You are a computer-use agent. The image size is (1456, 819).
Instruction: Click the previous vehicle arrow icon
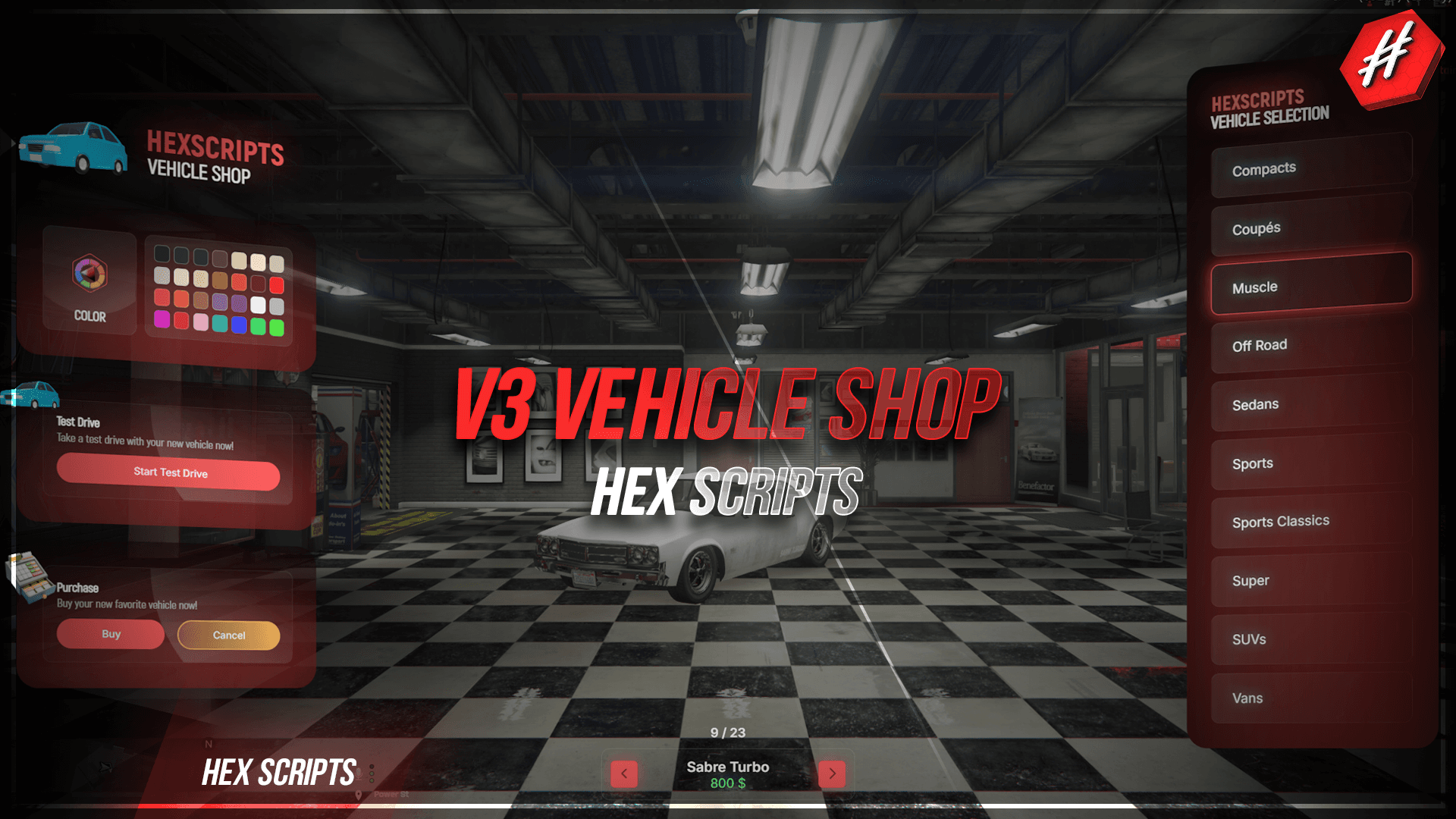point(623,773)
